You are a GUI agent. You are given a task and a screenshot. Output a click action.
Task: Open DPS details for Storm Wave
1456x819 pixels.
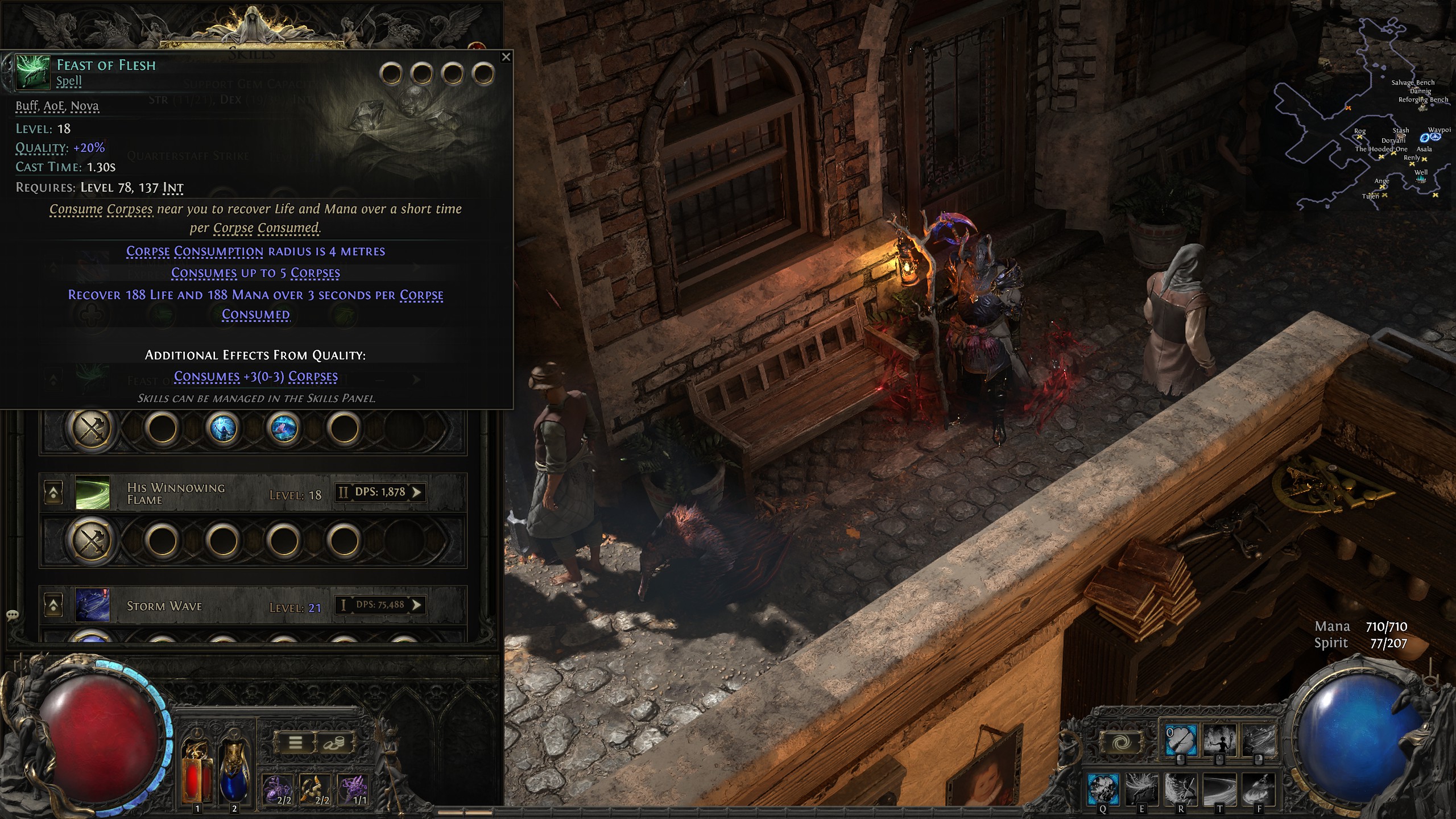pyautogui.click(x=417, y=605)
